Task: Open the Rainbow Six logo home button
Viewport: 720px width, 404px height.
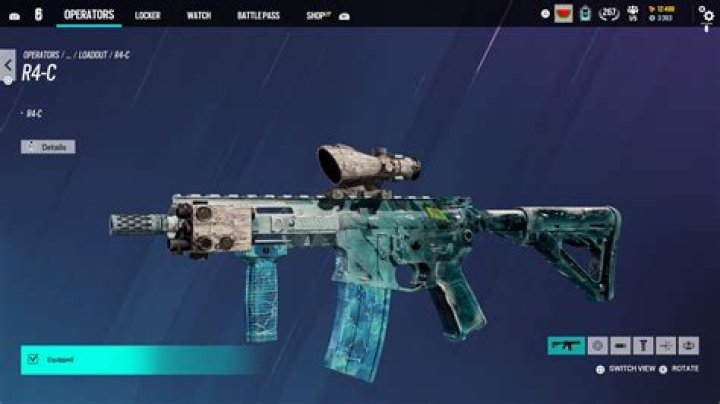Action: tap(37, 14)
